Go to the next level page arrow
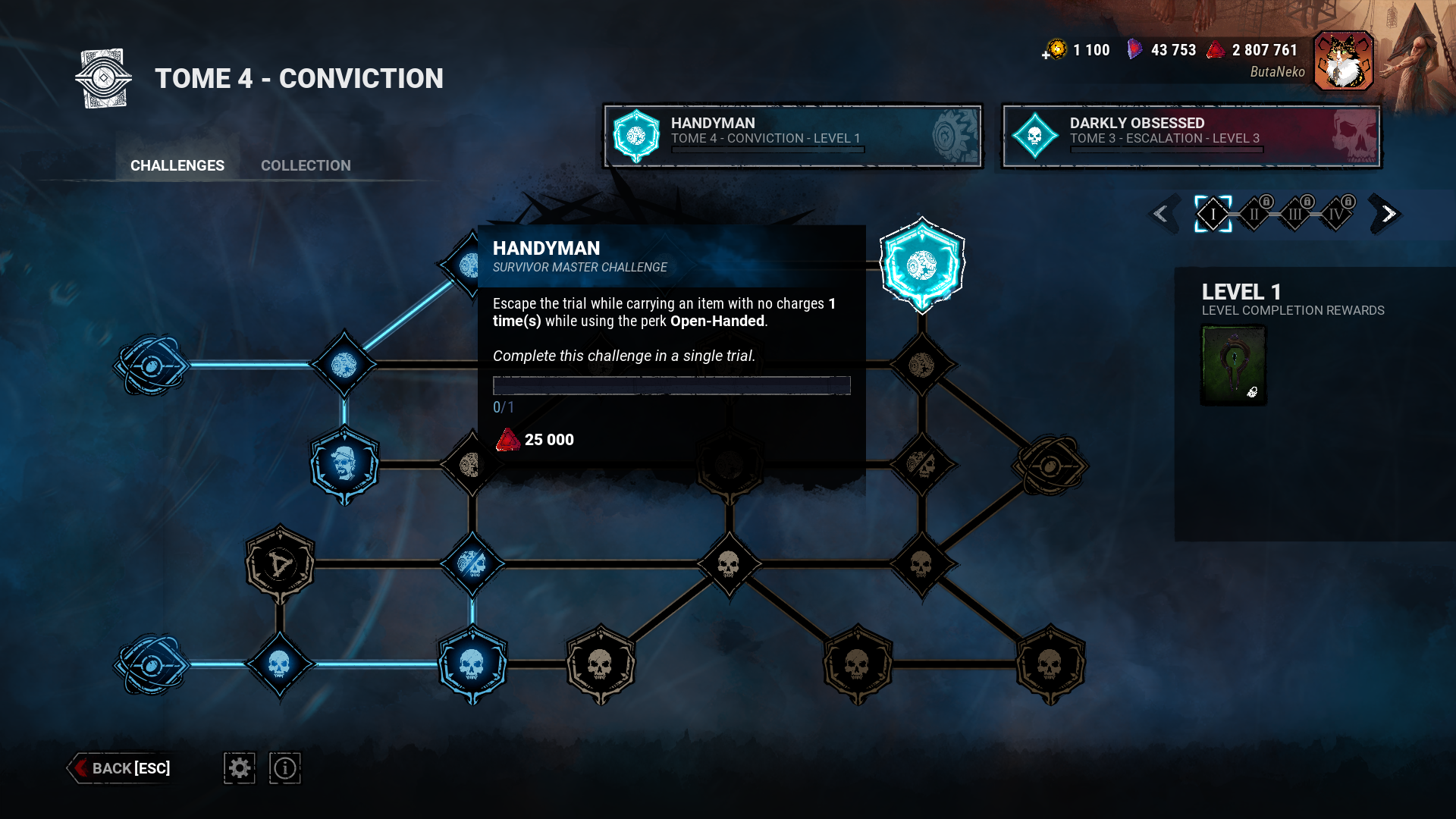Screen dimensions: 1456x819 point(1388,214)
